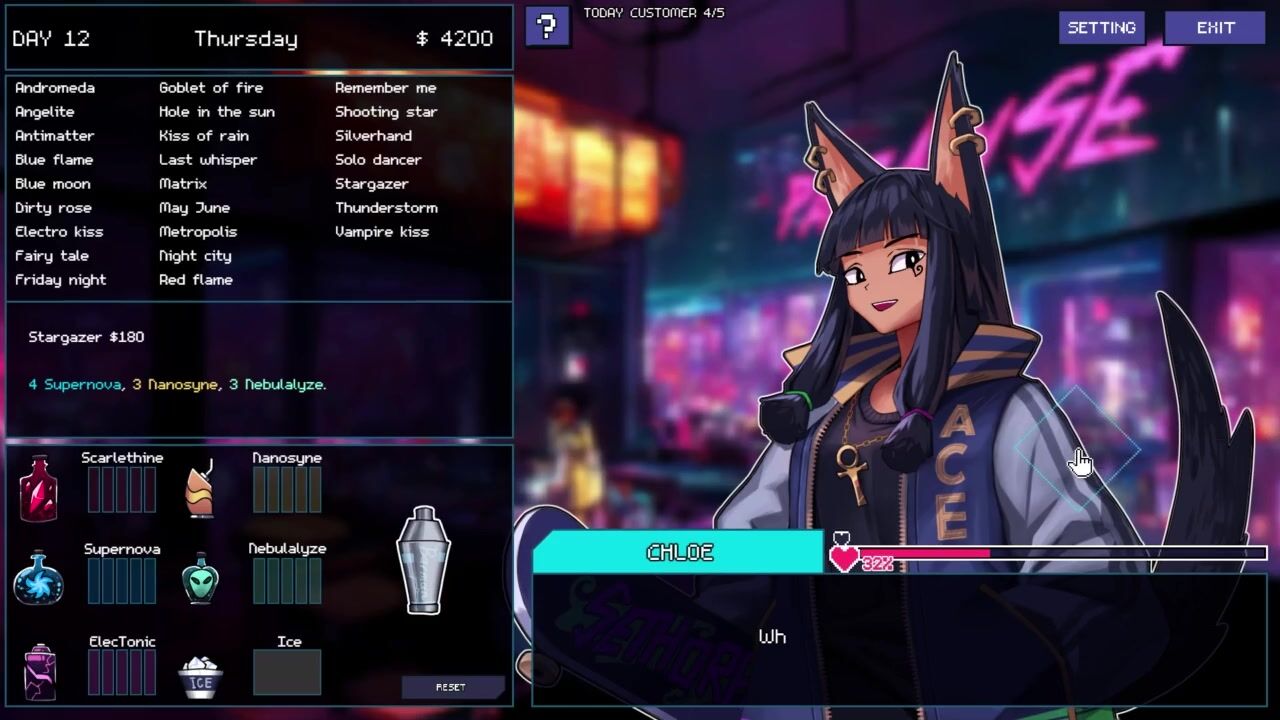Click the Exit button

click(1215, 28)
